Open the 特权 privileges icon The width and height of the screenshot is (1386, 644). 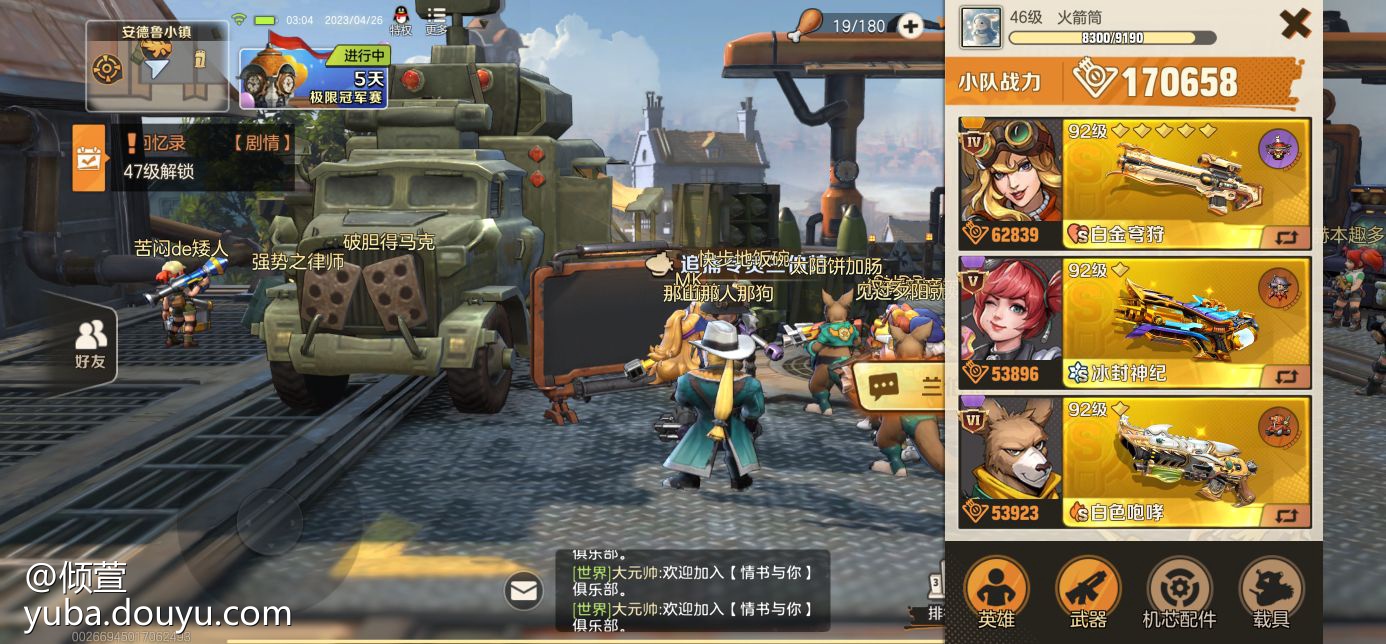tap(400, 20)
